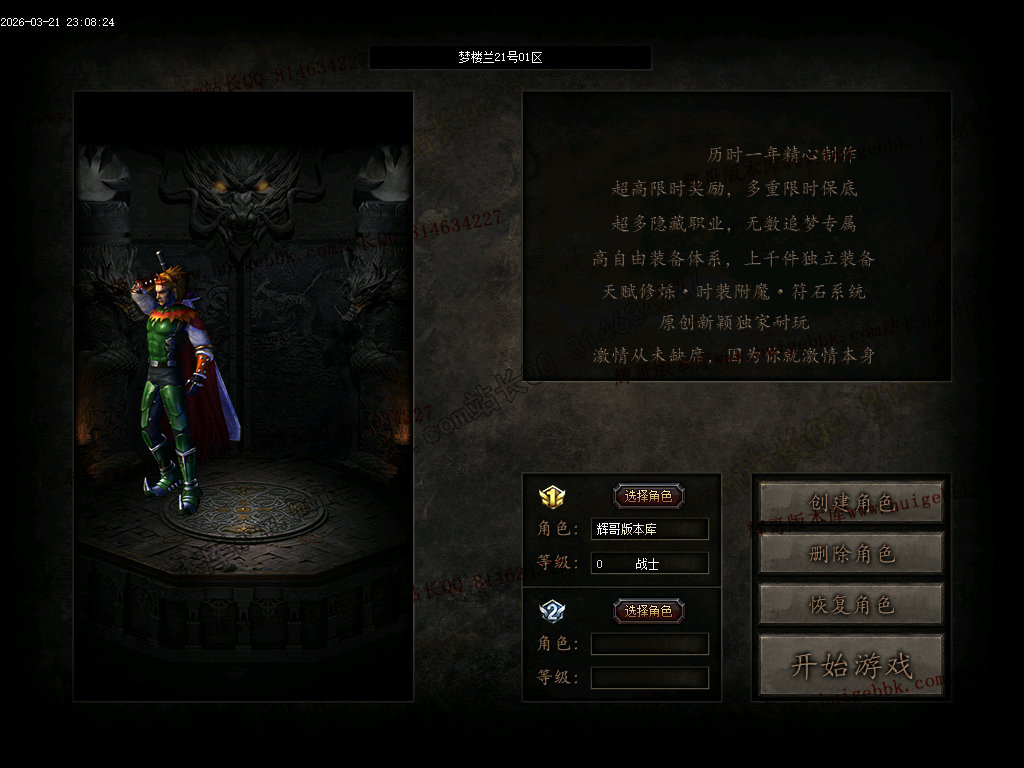Click 选择角色 for character slot 2

point(649,611)
